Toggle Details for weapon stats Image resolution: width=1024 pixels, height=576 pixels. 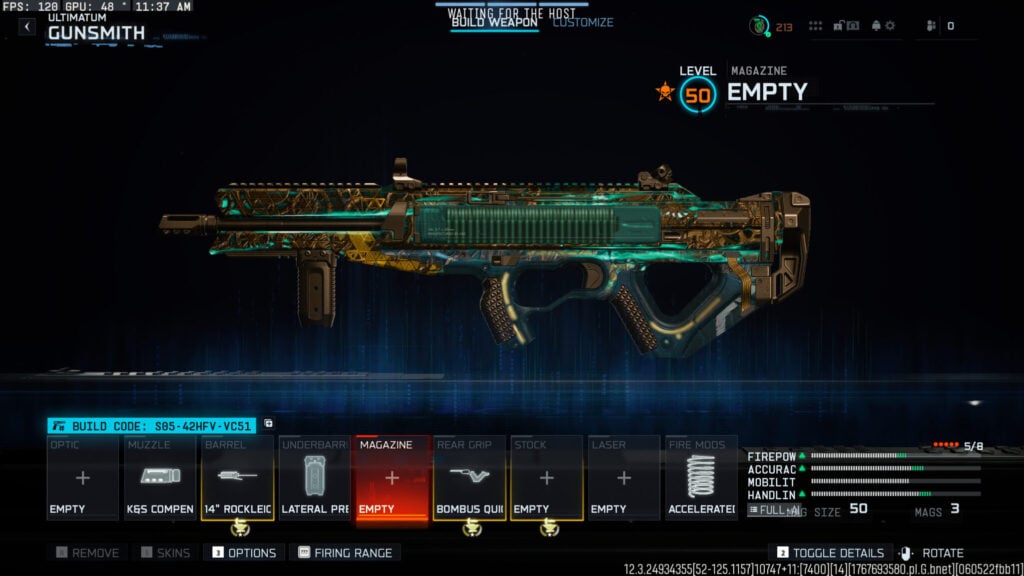pyautogui.click(x=830, y=553)
